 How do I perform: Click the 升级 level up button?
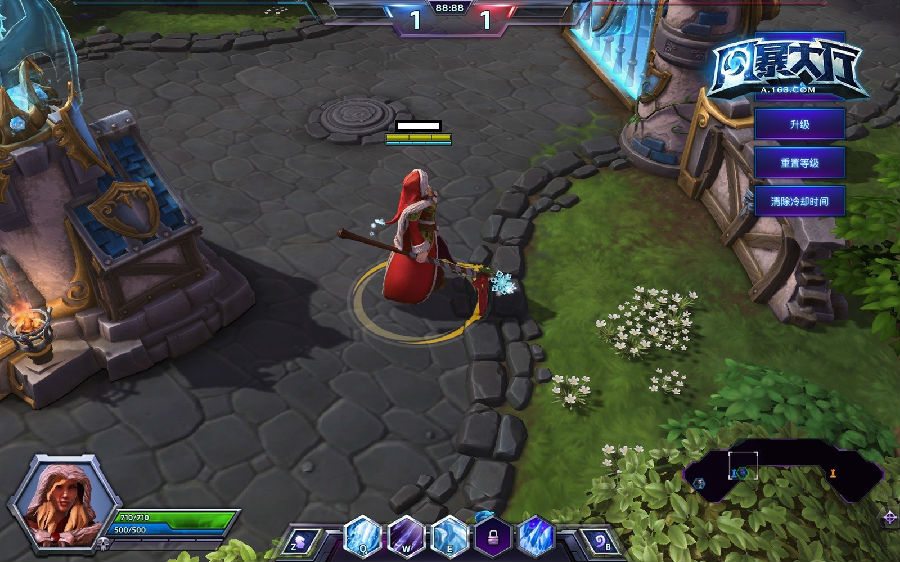pos(799,124)
